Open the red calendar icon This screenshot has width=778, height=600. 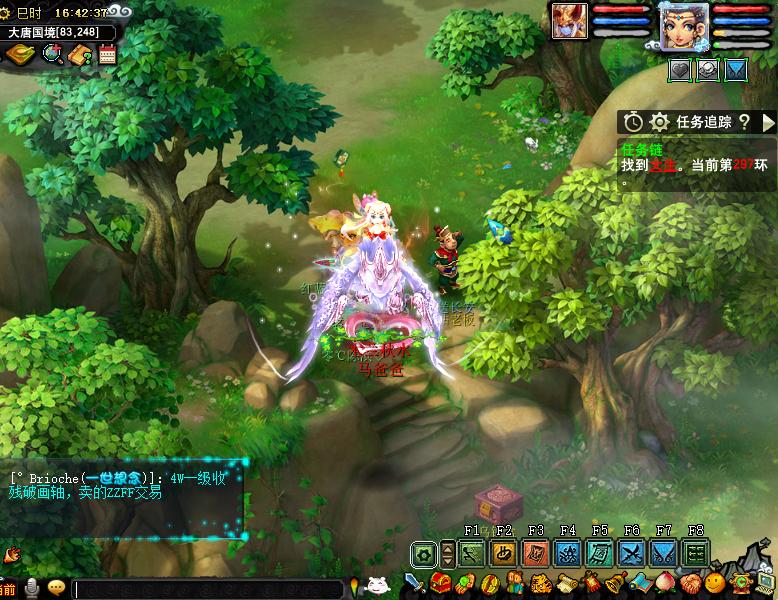tap(107, 56)
